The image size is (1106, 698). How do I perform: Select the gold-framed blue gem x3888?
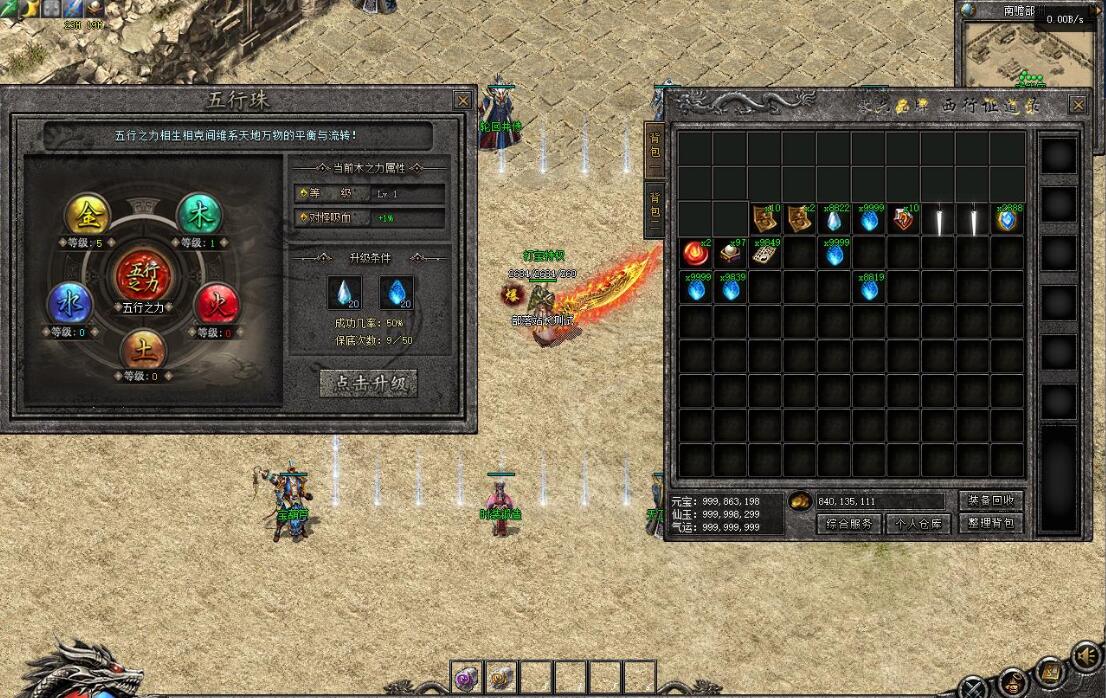point(1007,220)
